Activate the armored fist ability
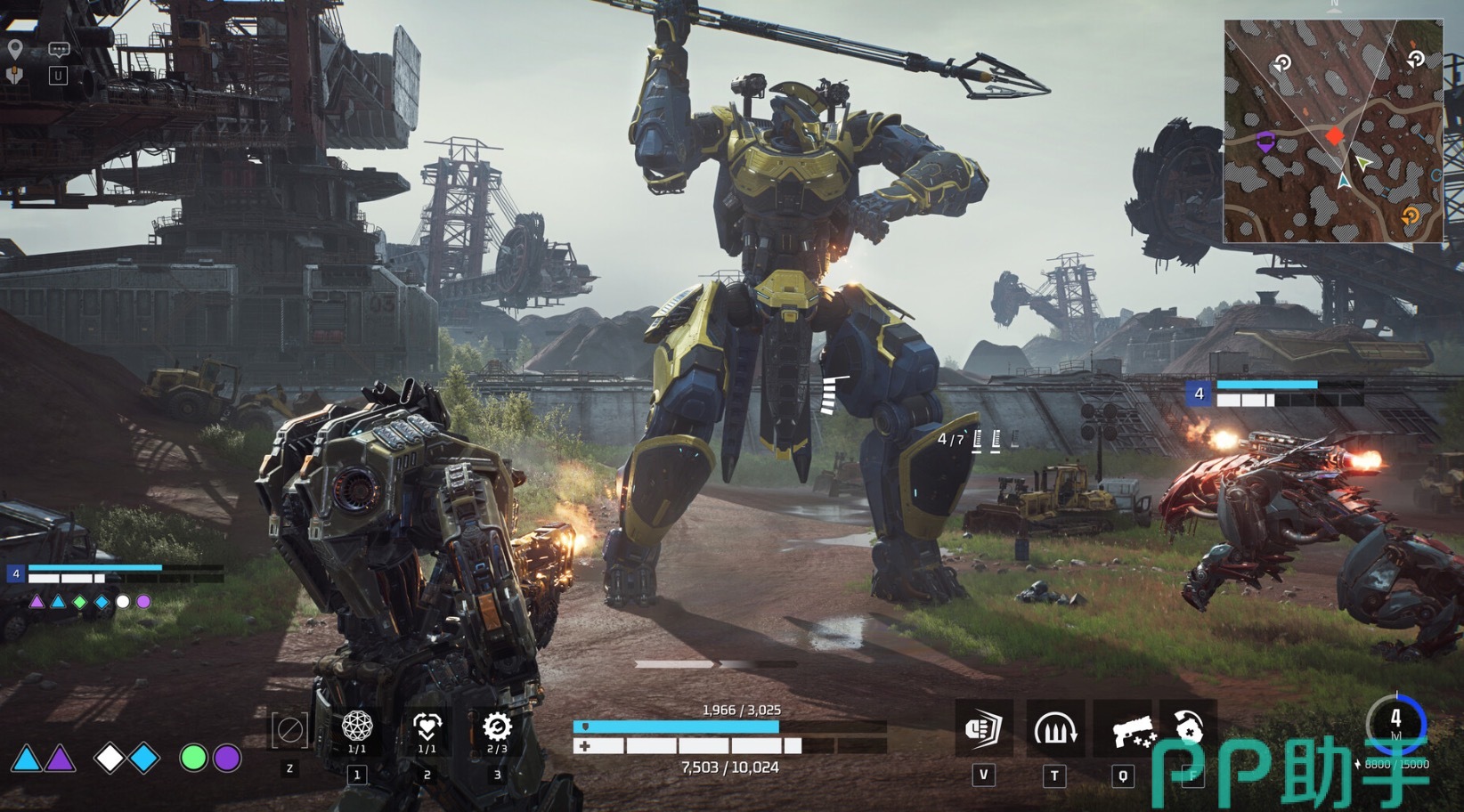The height and width of the screenshot is (812, 1464). pyautogui.click(x=983, y=729)
